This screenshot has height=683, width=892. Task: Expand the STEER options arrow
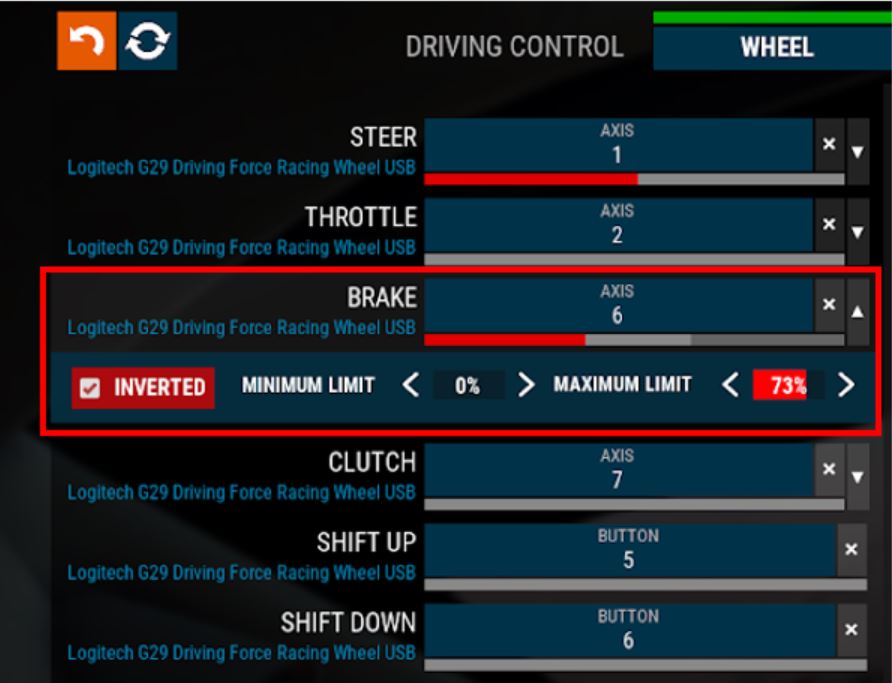tap(858, 151)
